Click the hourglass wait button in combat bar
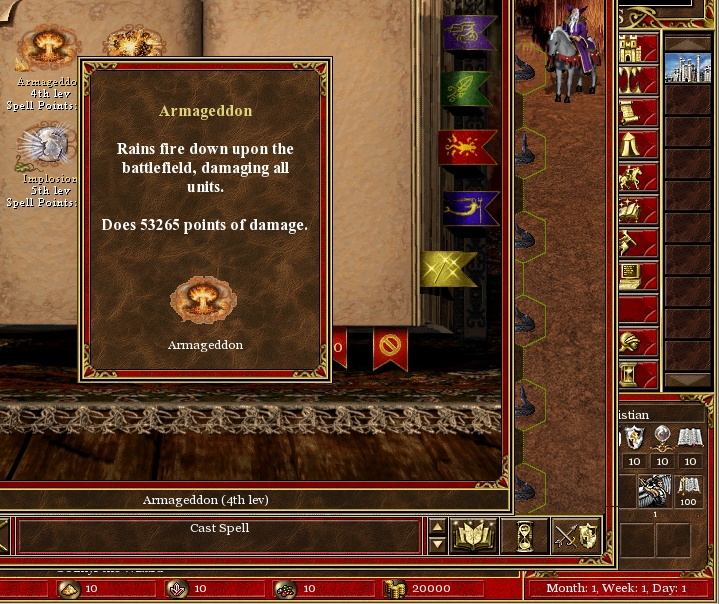This screenshot has width=719, height=604. 524,536
